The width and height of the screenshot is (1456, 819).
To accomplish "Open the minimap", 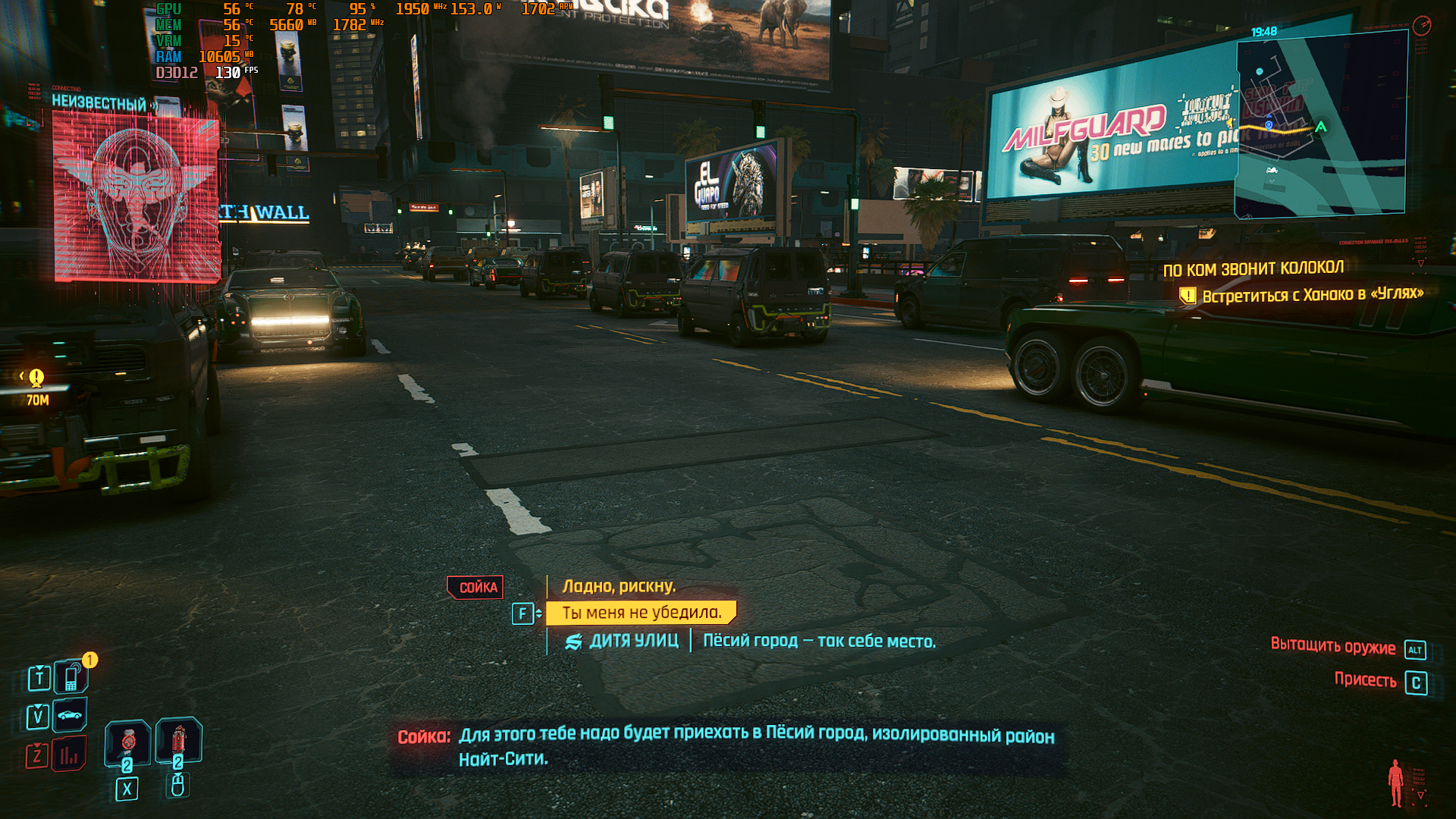I will pyautogui.click(x=1320, y=126).
